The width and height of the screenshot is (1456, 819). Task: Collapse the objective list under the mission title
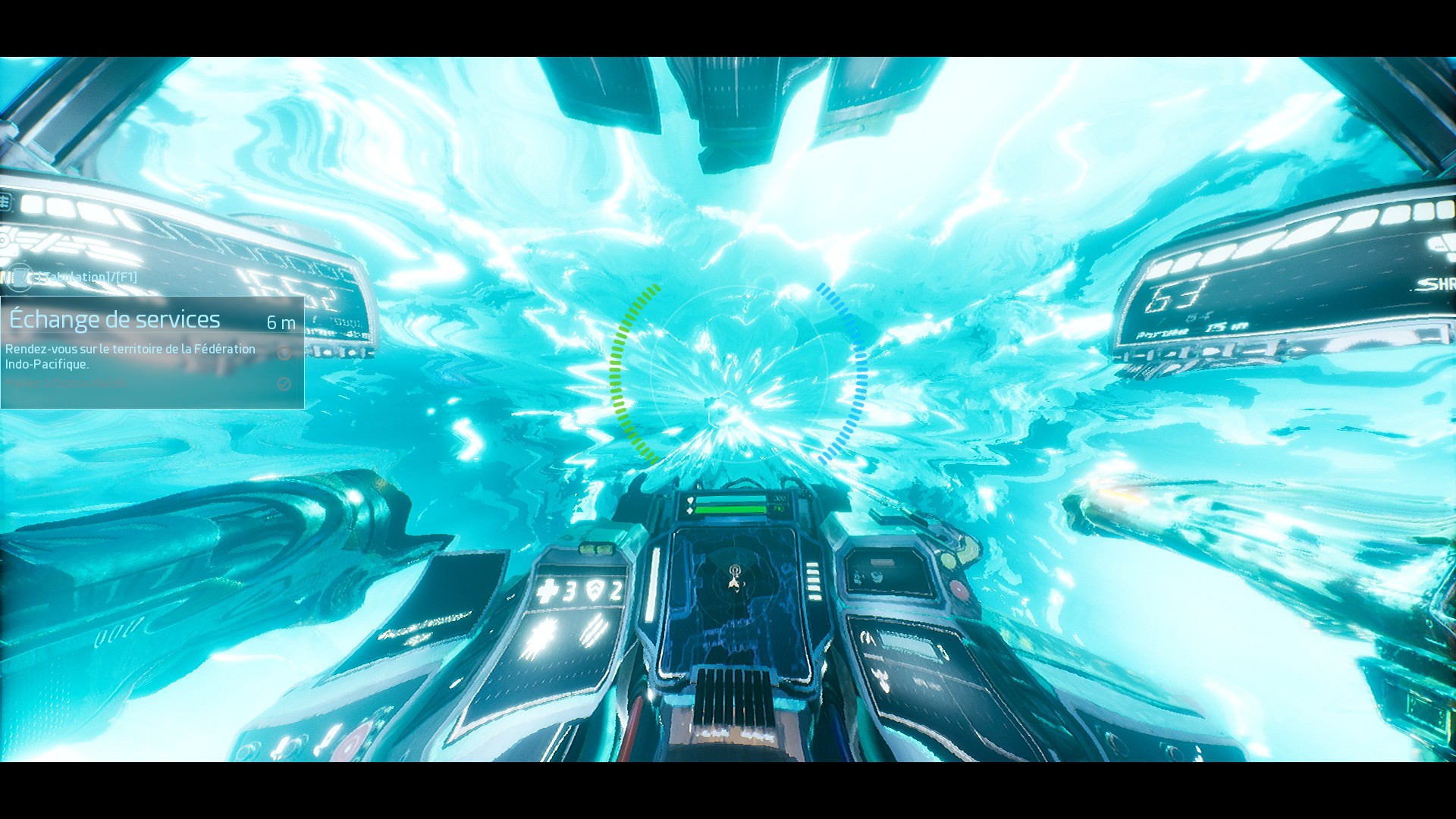click(x=129, y=356)
